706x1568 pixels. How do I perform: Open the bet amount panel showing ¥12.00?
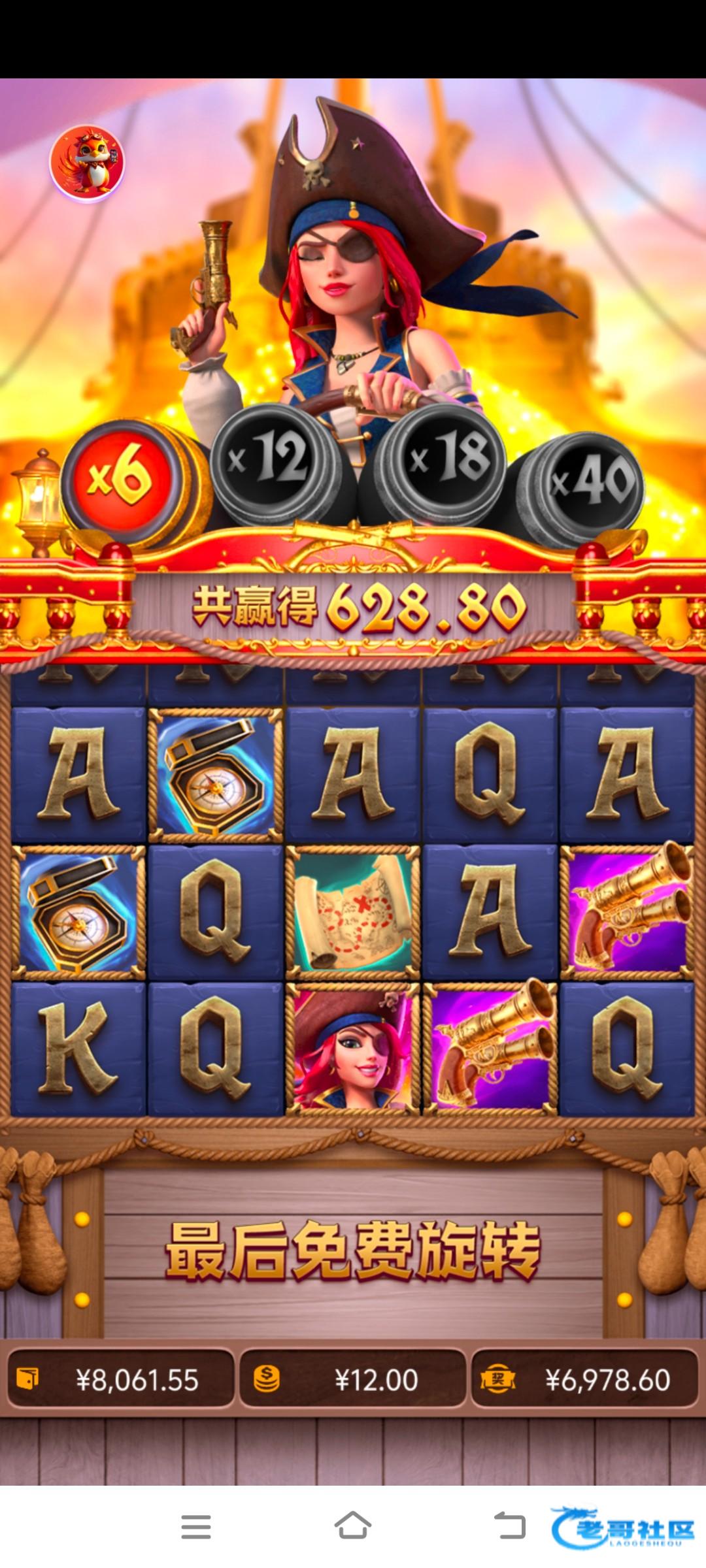tap(353, 1379)
